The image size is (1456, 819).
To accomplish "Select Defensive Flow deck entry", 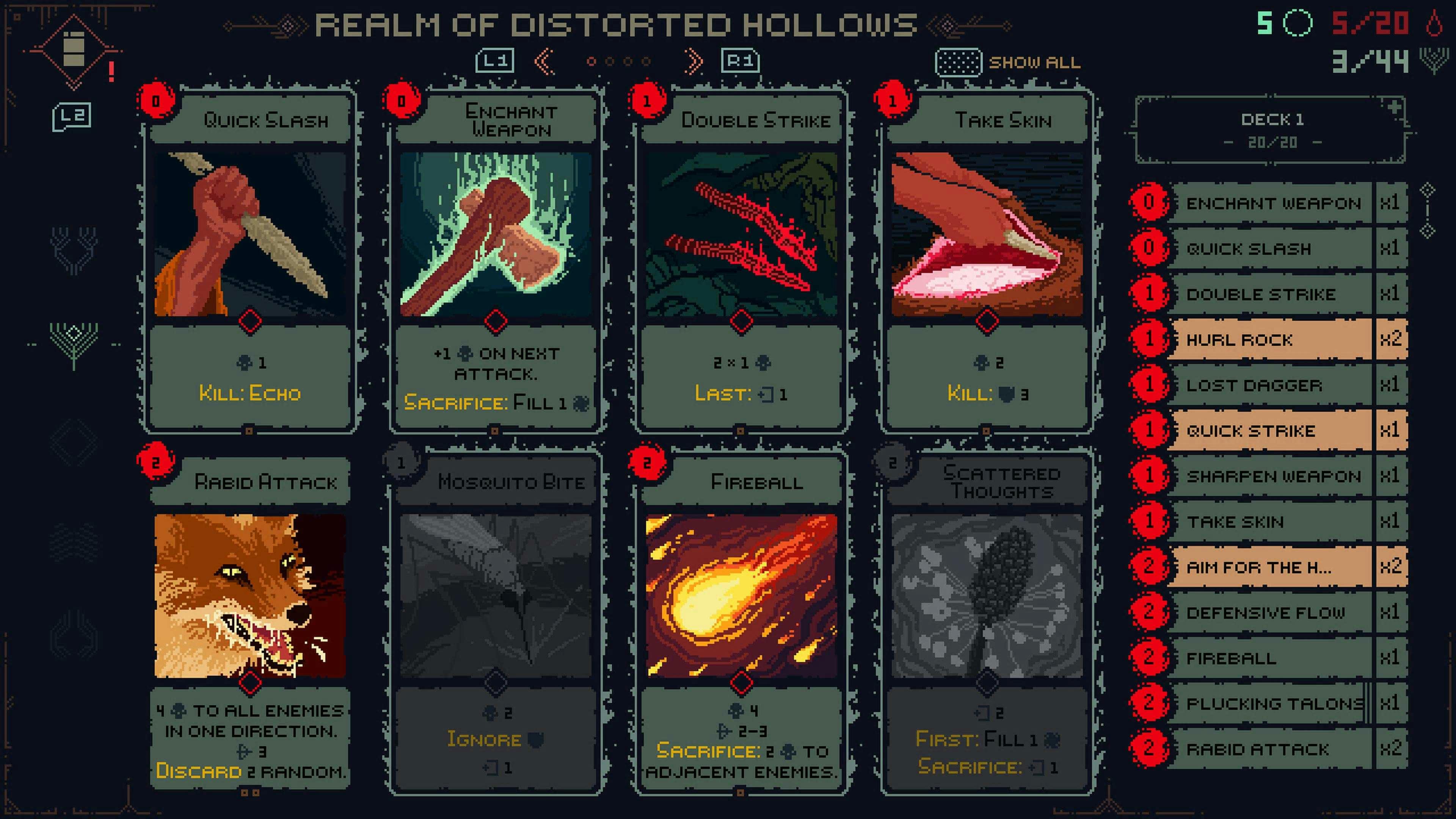I will point(1269,613).
